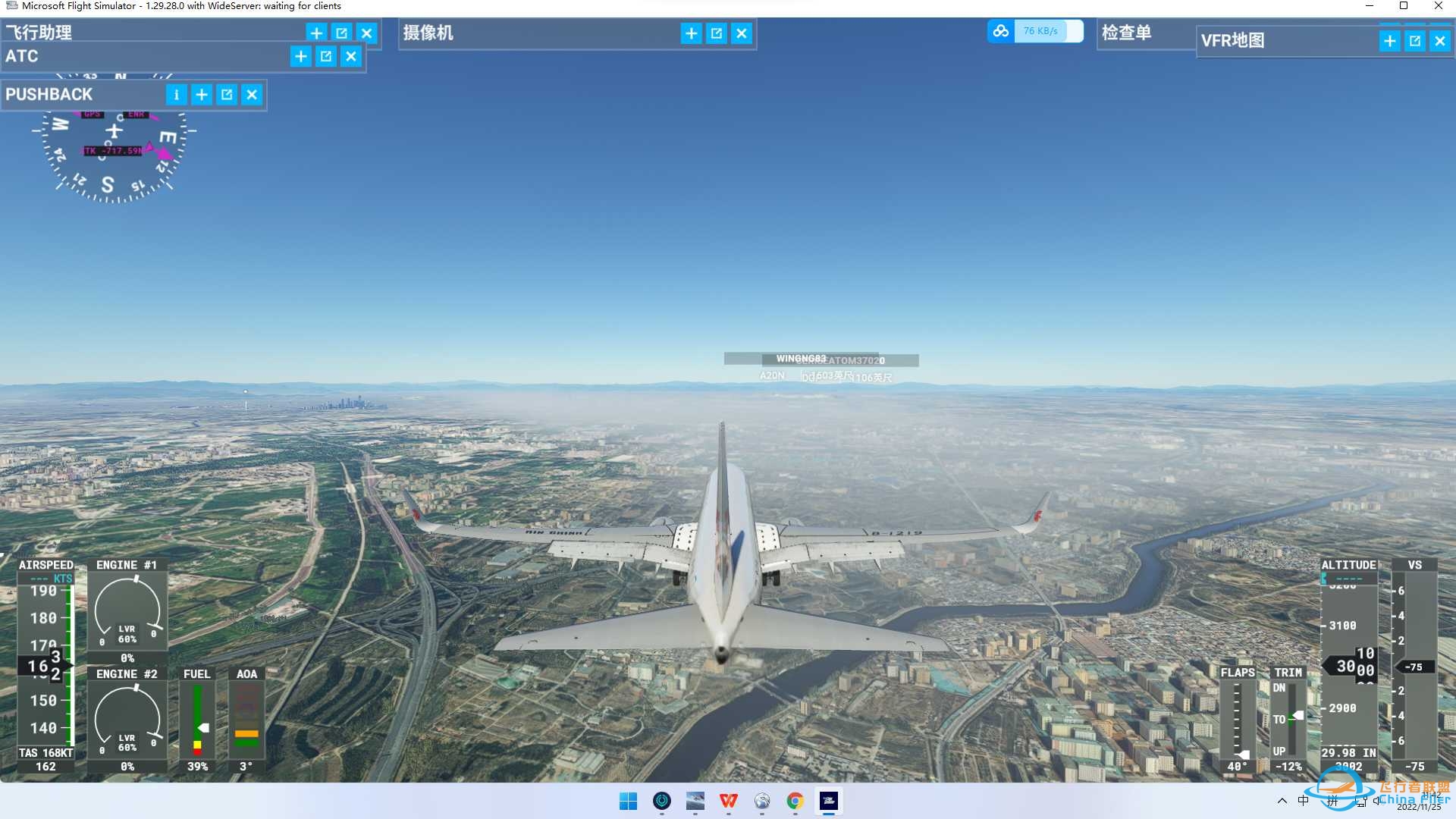Click the cloud network speed widget

coord(1035,31)
